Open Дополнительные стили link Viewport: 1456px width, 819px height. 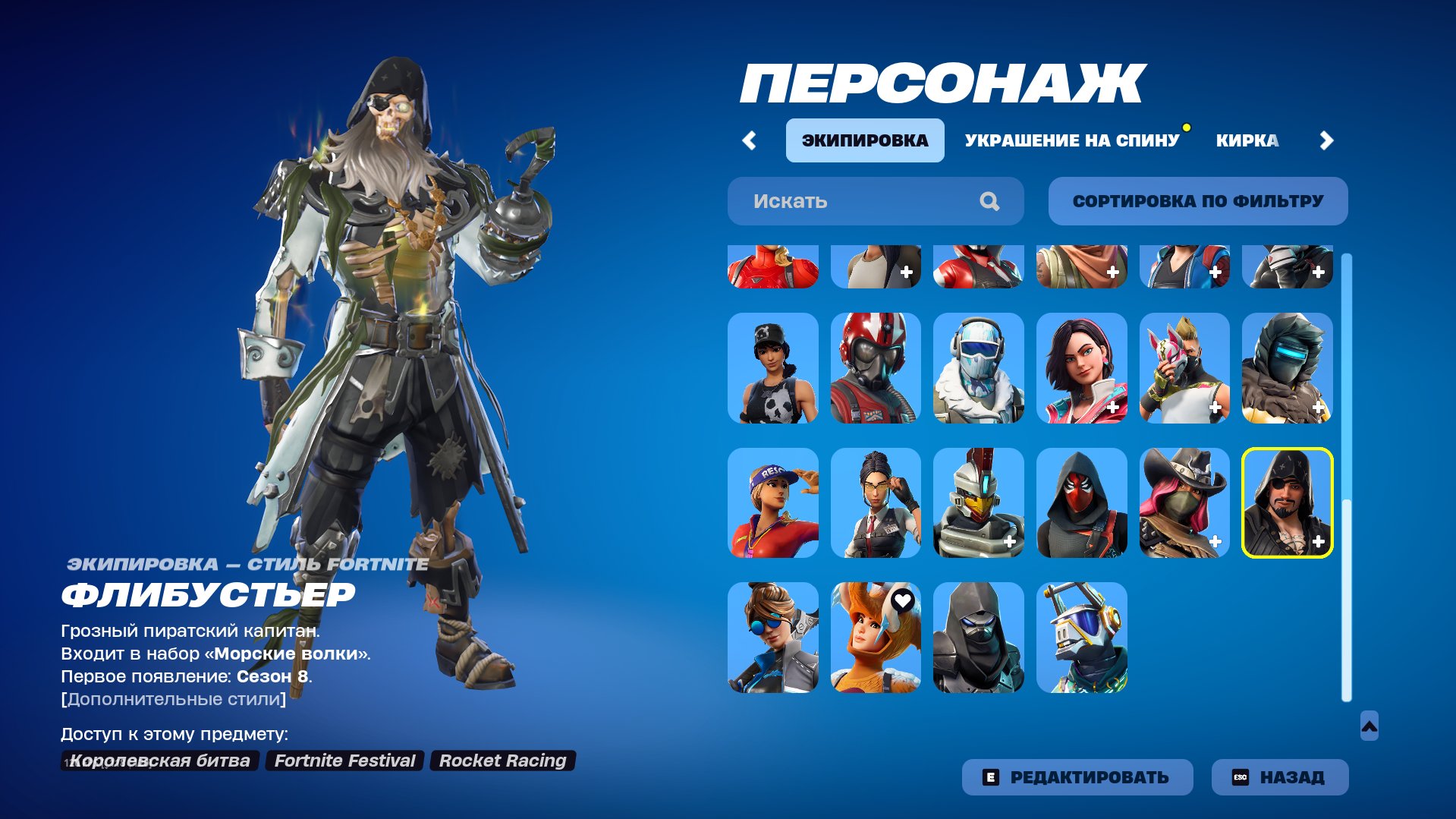172,701
